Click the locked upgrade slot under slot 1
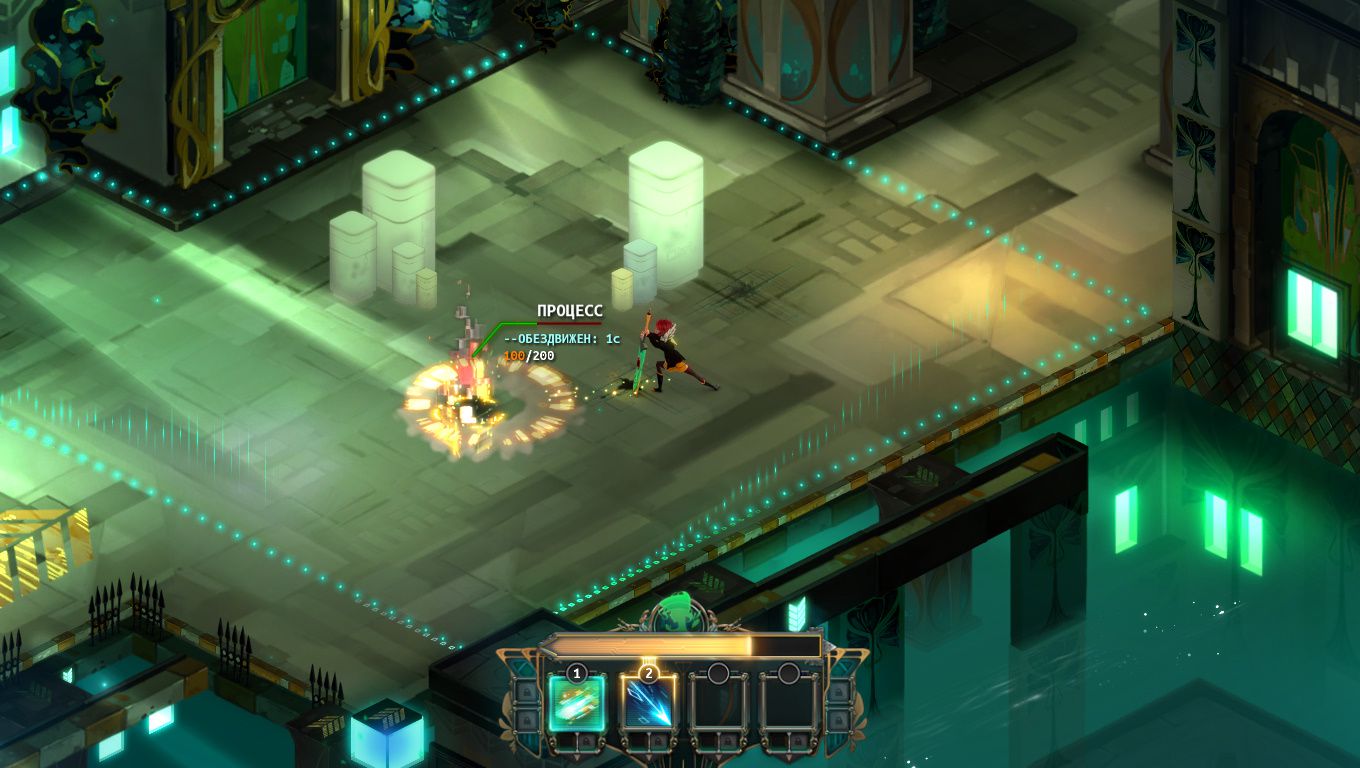 click(x=587, y=740)
